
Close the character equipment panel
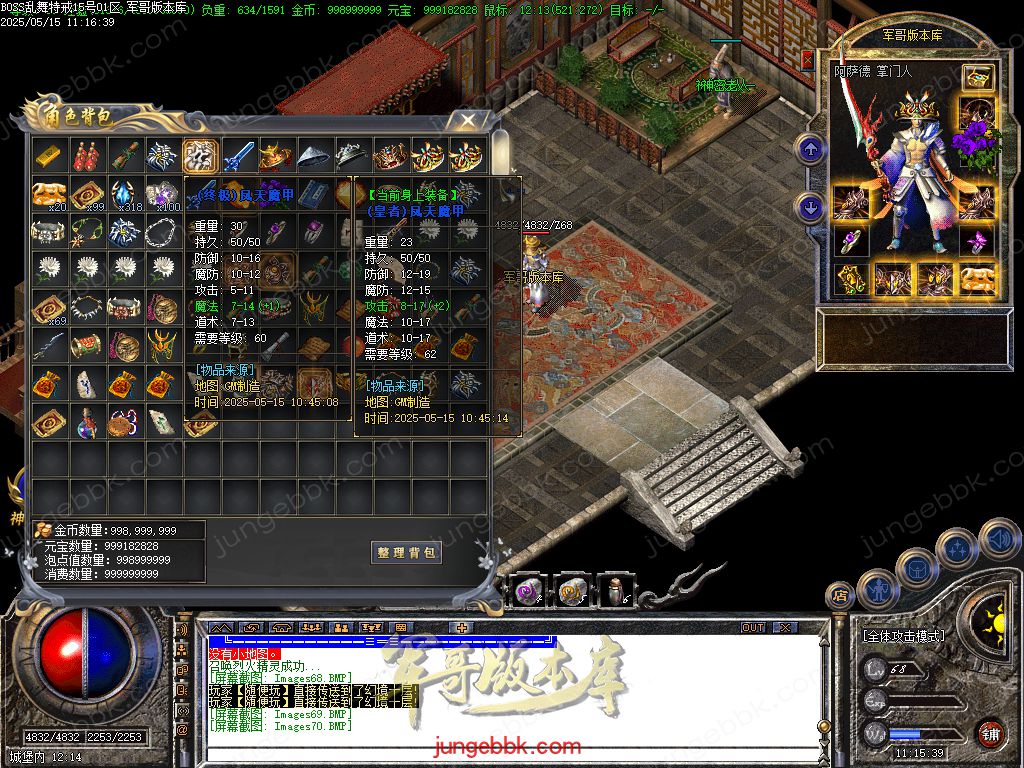(807, 60)
